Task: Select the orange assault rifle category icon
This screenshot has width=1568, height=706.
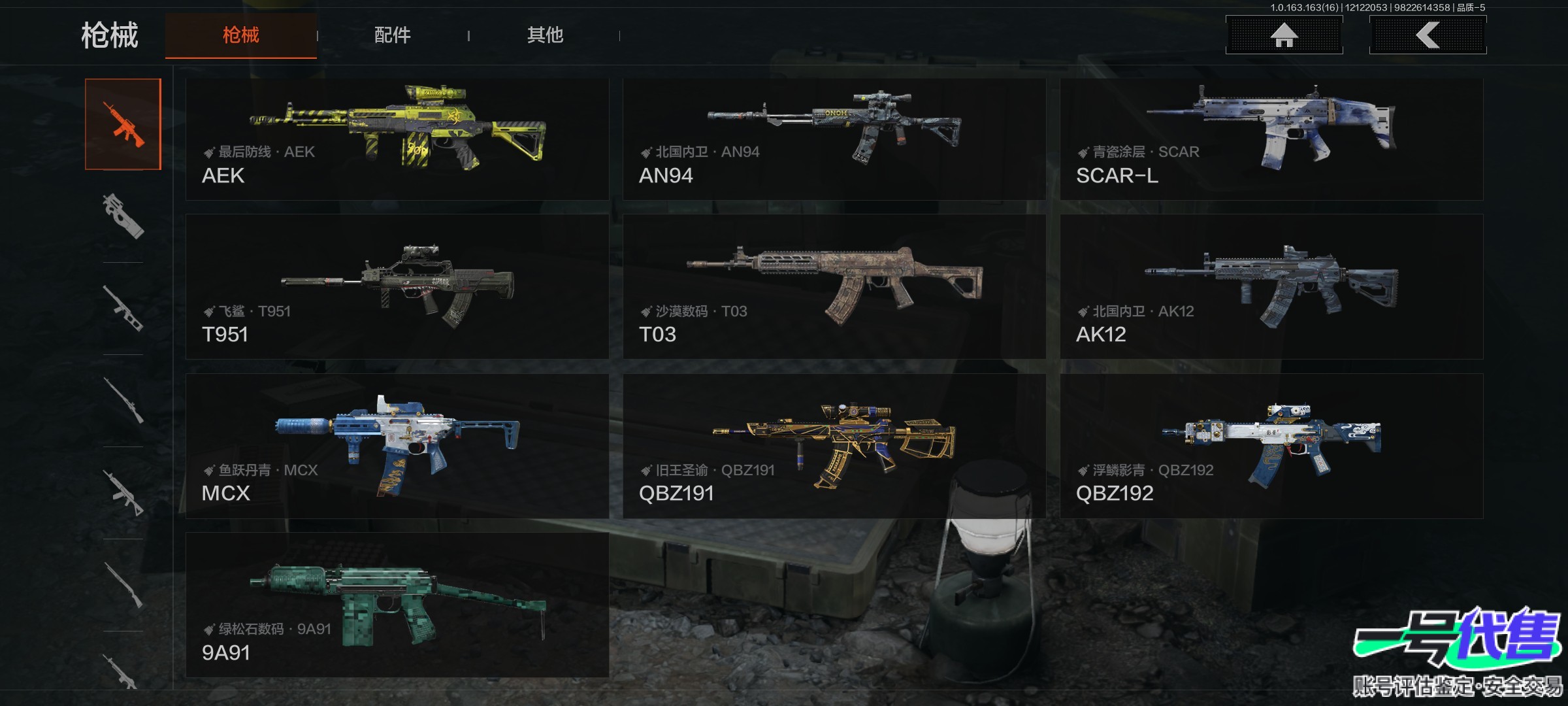Action: (123, 124)
